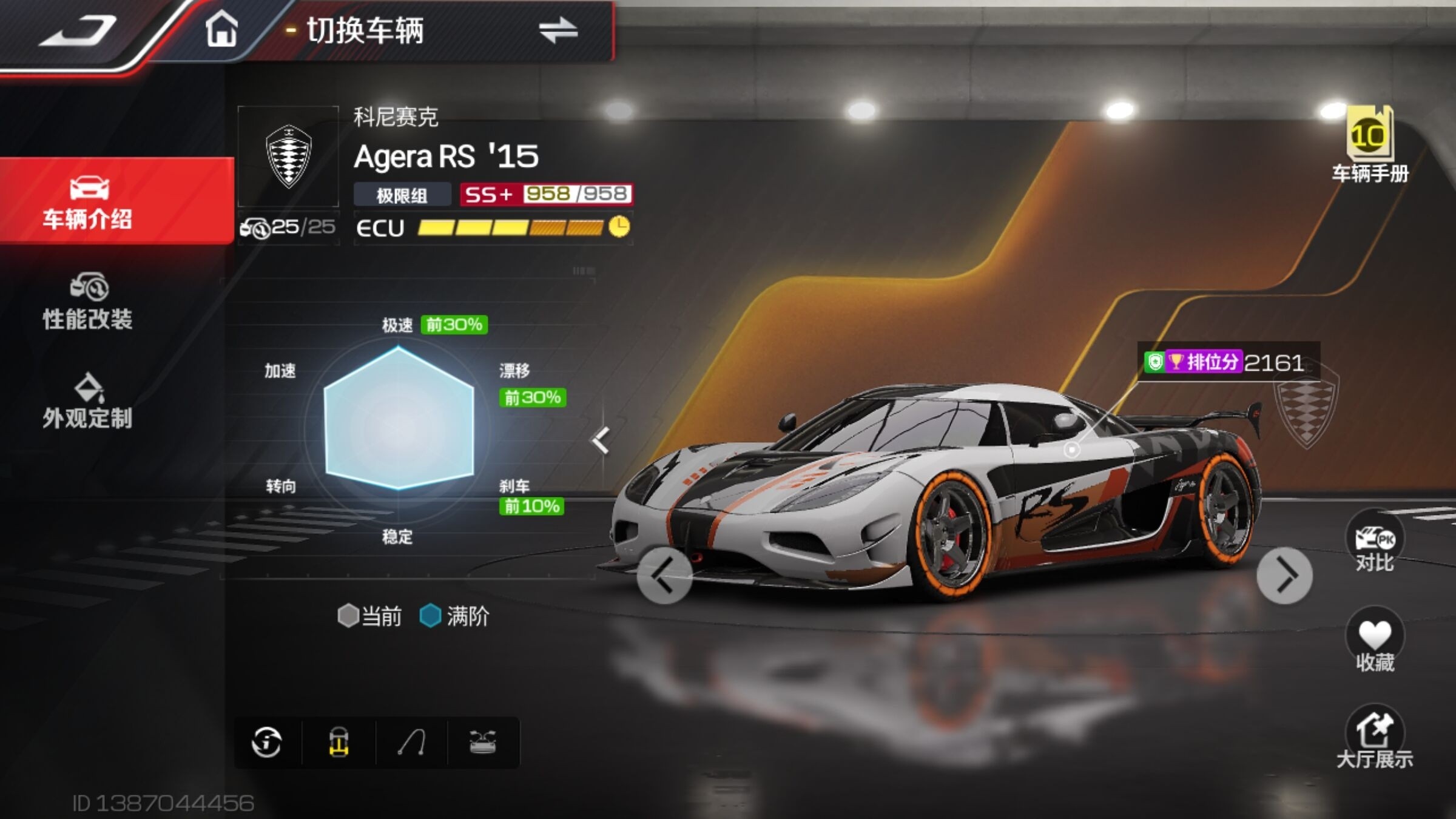Viewport: 1456px width, 819px height.
Task: Choose the curved track line toolbar icon
Action: 411,742
